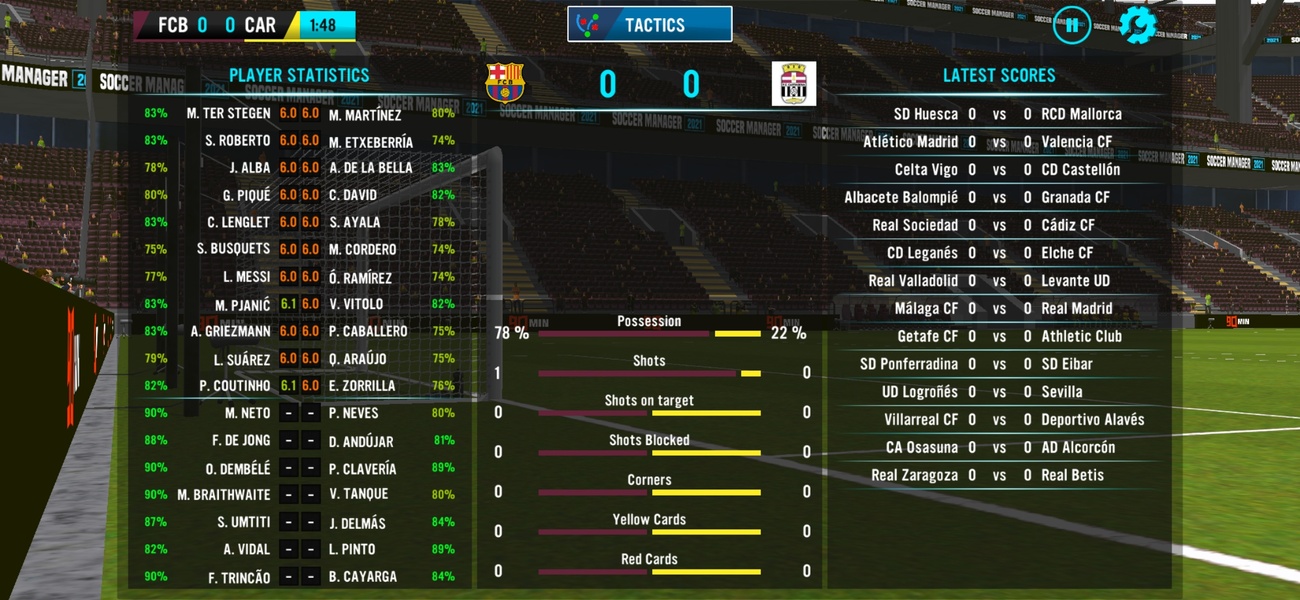This screenshot has height=600, width=1300.
Task: Pause the match
Action: [x=1071, y=25]
